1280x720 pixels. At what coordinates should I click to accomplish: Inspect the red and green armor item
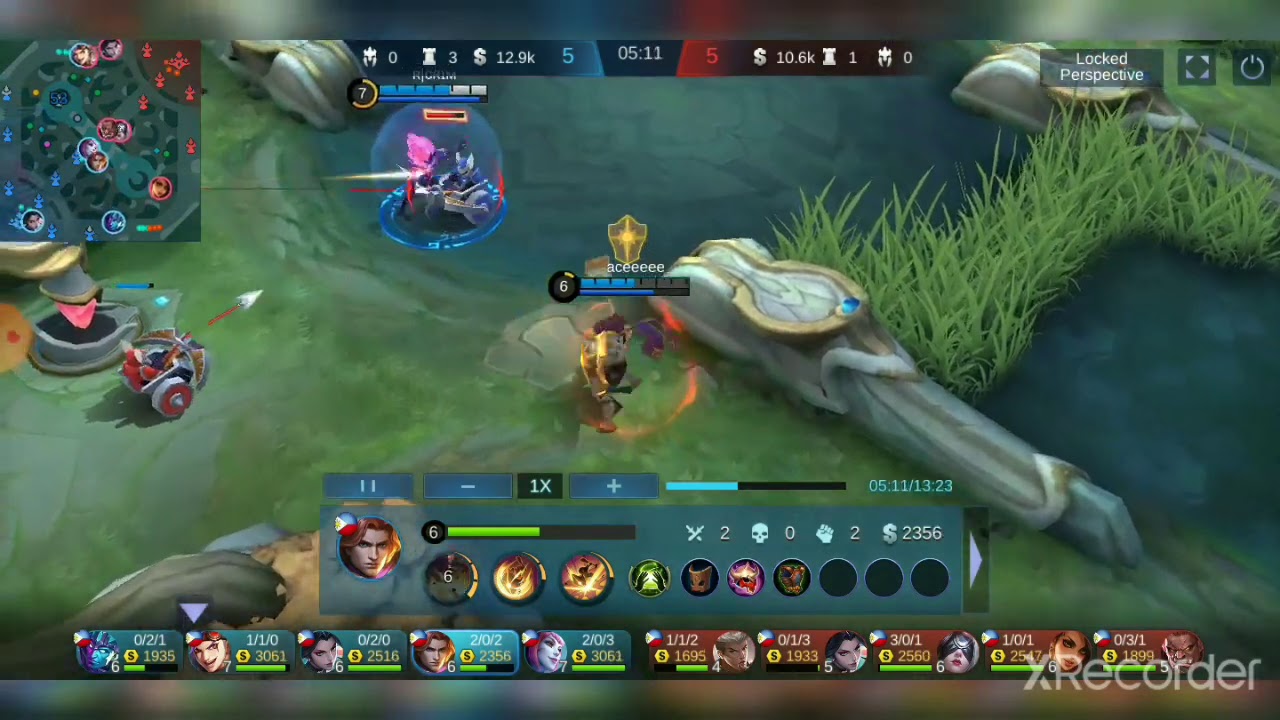point(791,578)
